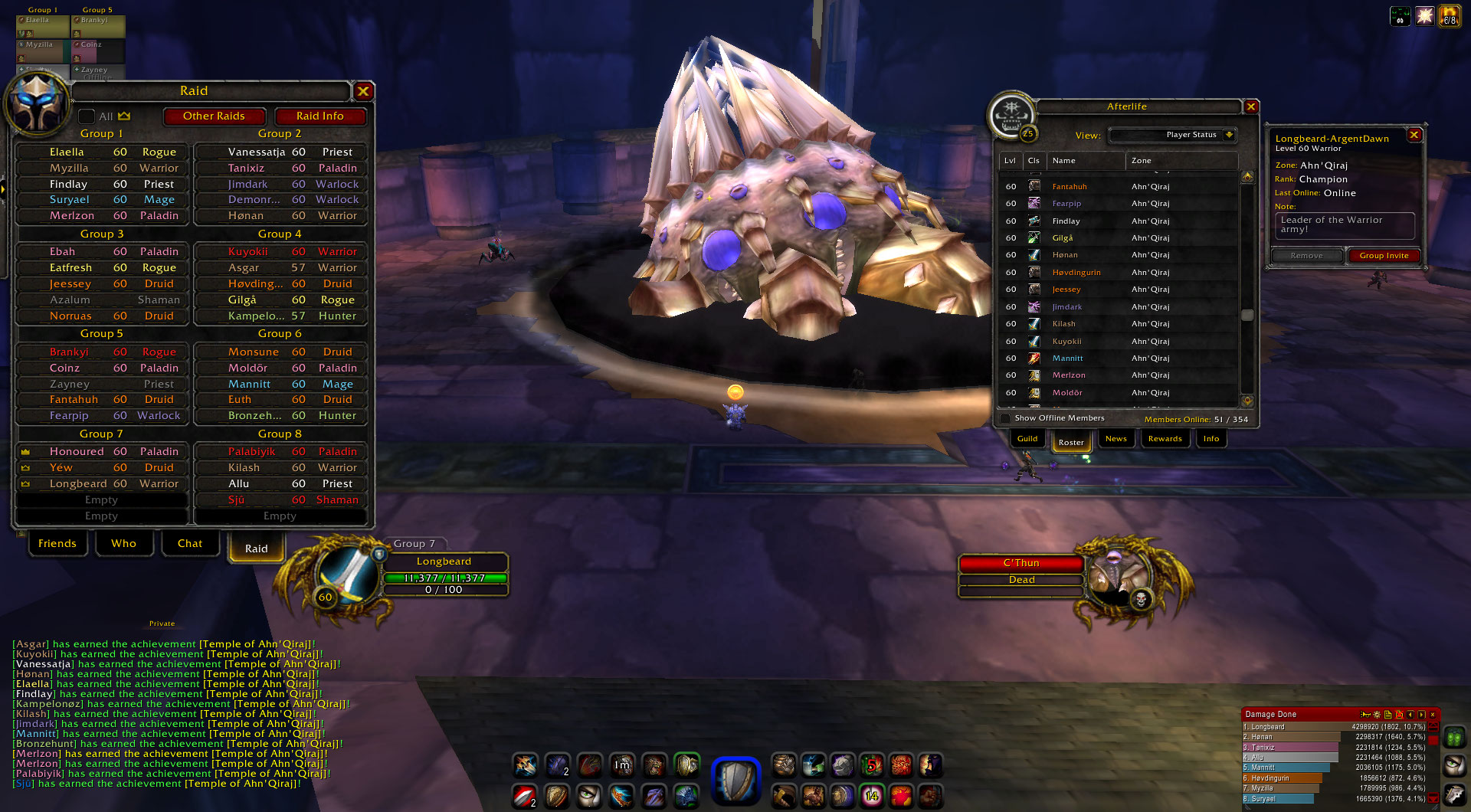Switch to the guild News tab
Screen dimensions: 1471x812
coord(1116,439)
